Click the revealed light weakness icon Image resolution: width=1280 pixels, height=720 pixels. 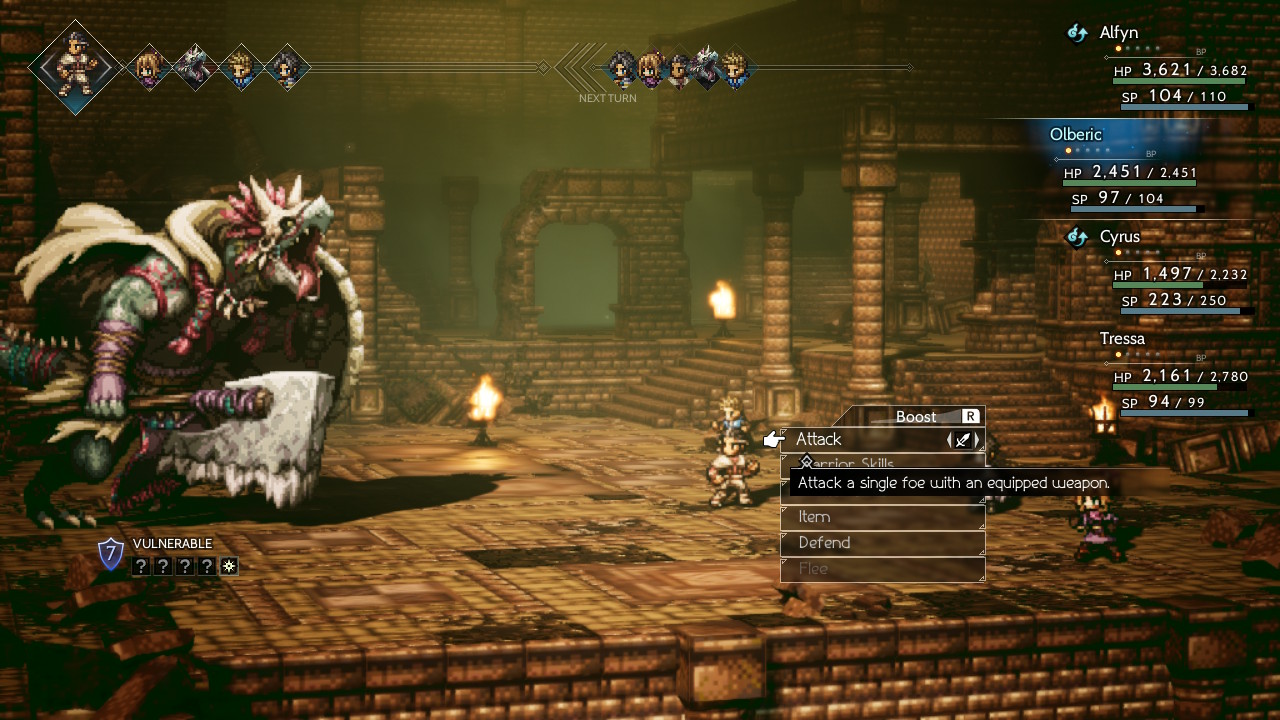click(229, 567)
